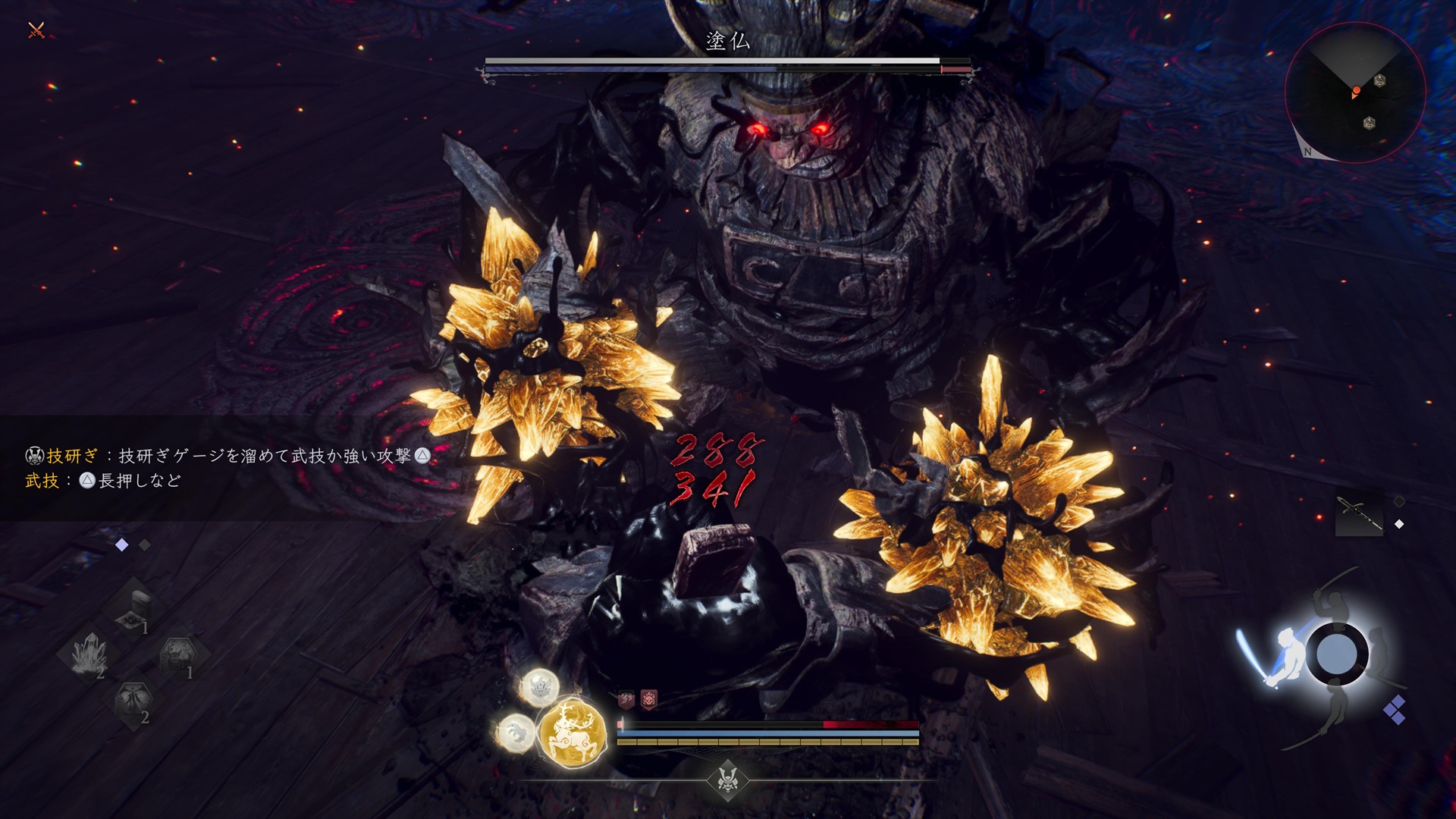Select the equipped spear weapon icon

(1358, 514)
